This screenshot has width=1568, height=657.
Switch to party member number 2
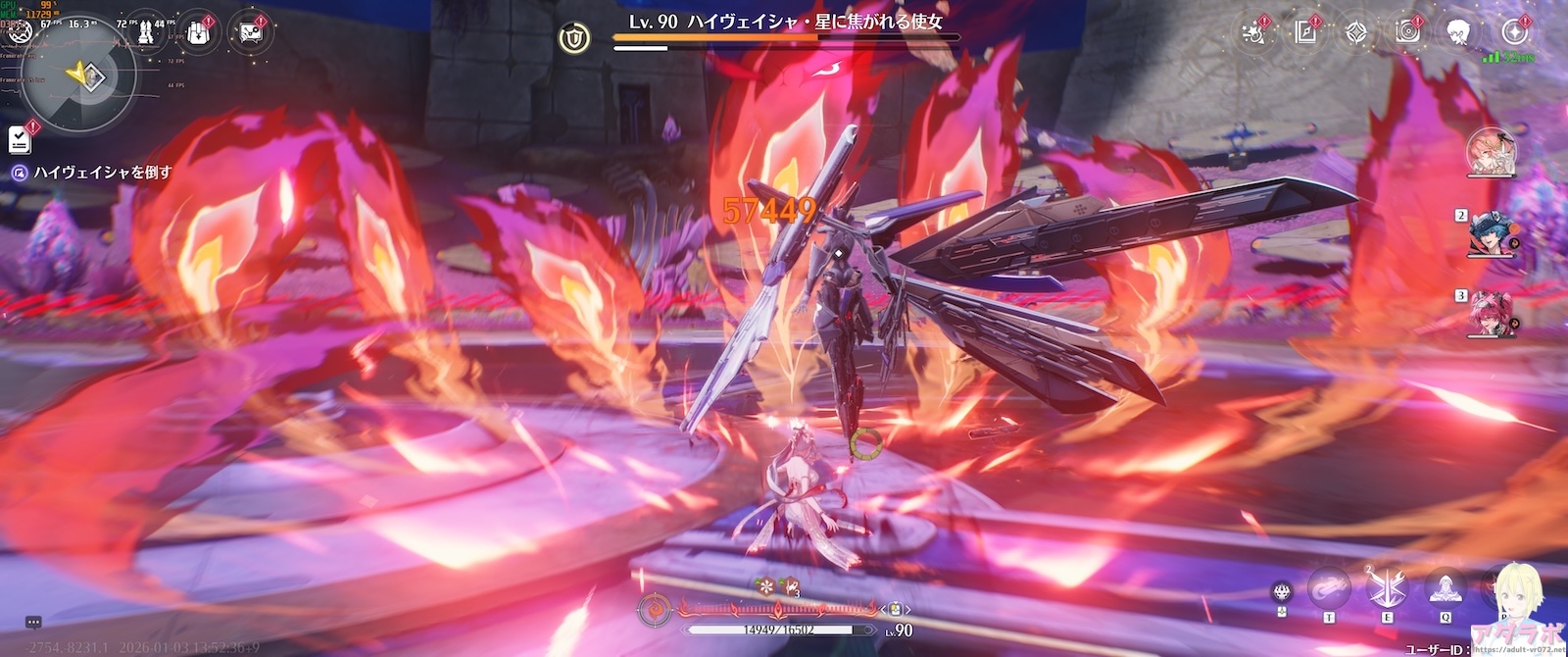(x=1492, y=234)
